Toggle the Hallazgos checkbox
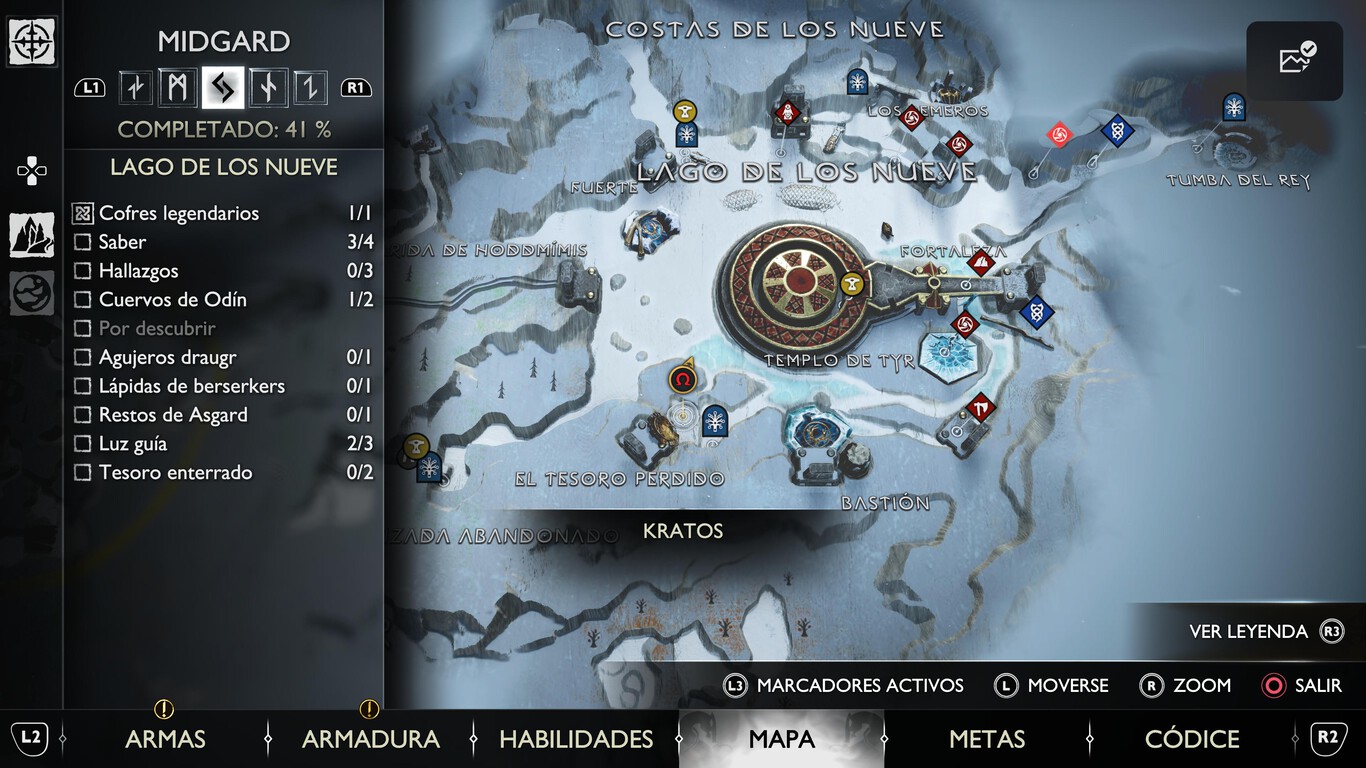 (83, 271)
